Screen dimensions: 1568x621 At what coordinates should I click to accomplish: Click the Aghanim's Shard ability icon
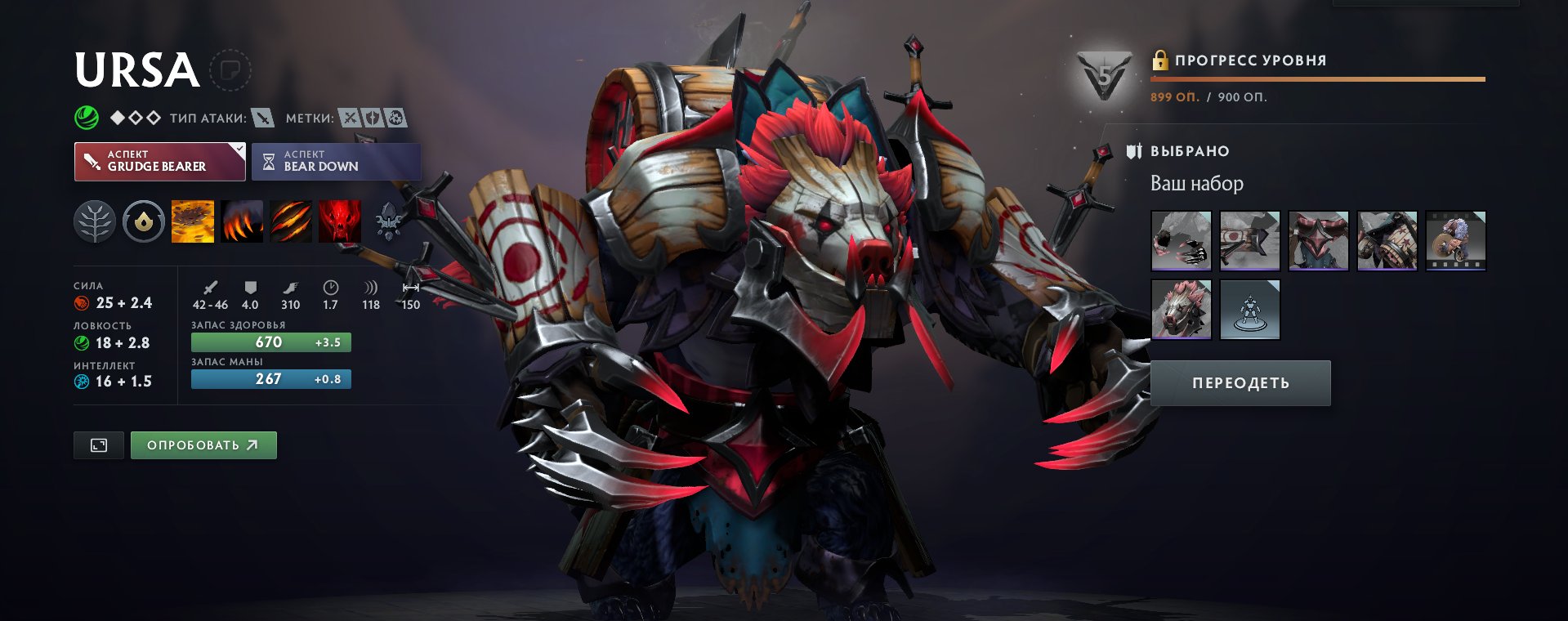[x=388, y=221]
